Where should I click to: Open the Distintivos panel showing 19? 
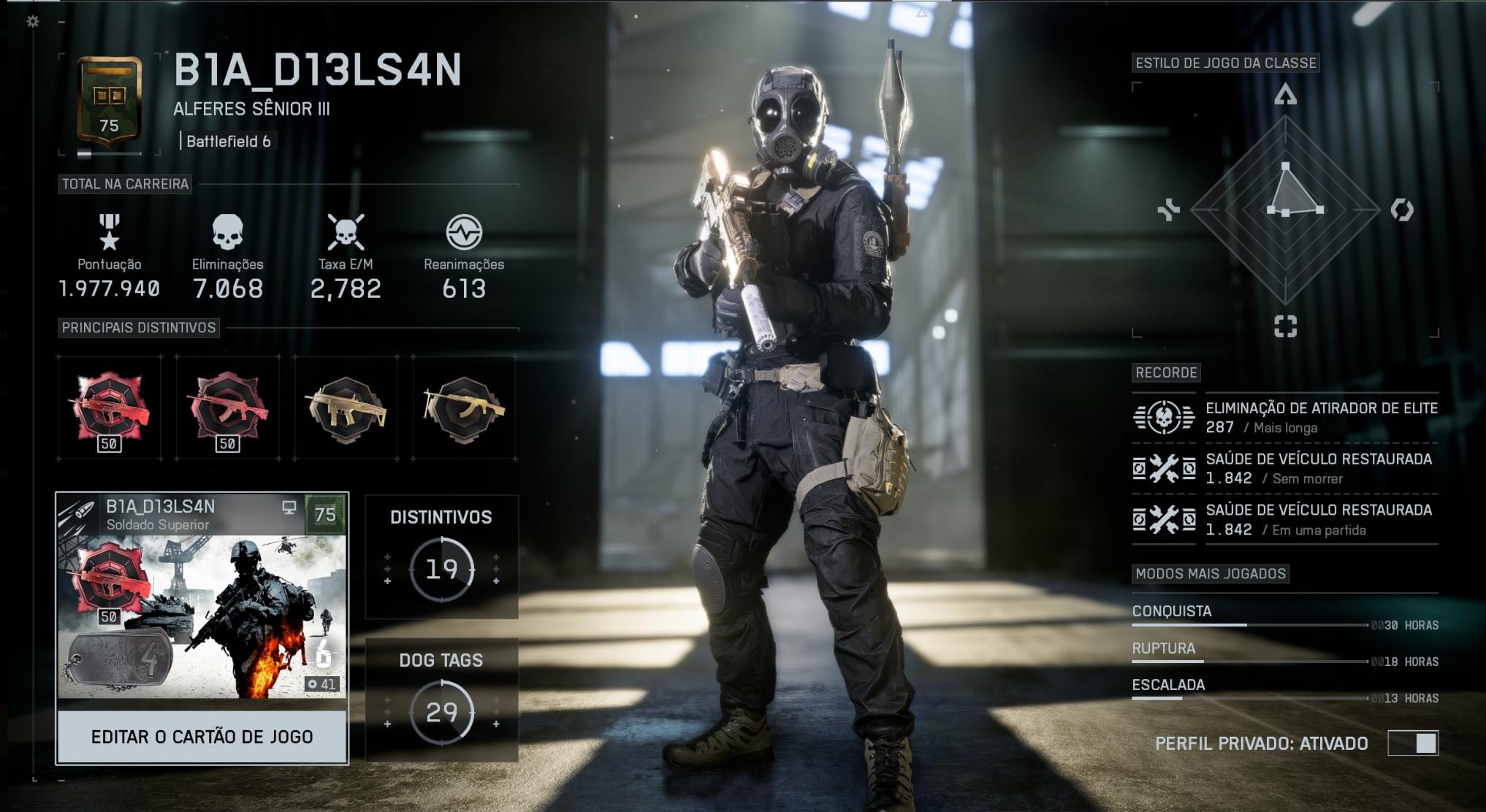[441, 557]
